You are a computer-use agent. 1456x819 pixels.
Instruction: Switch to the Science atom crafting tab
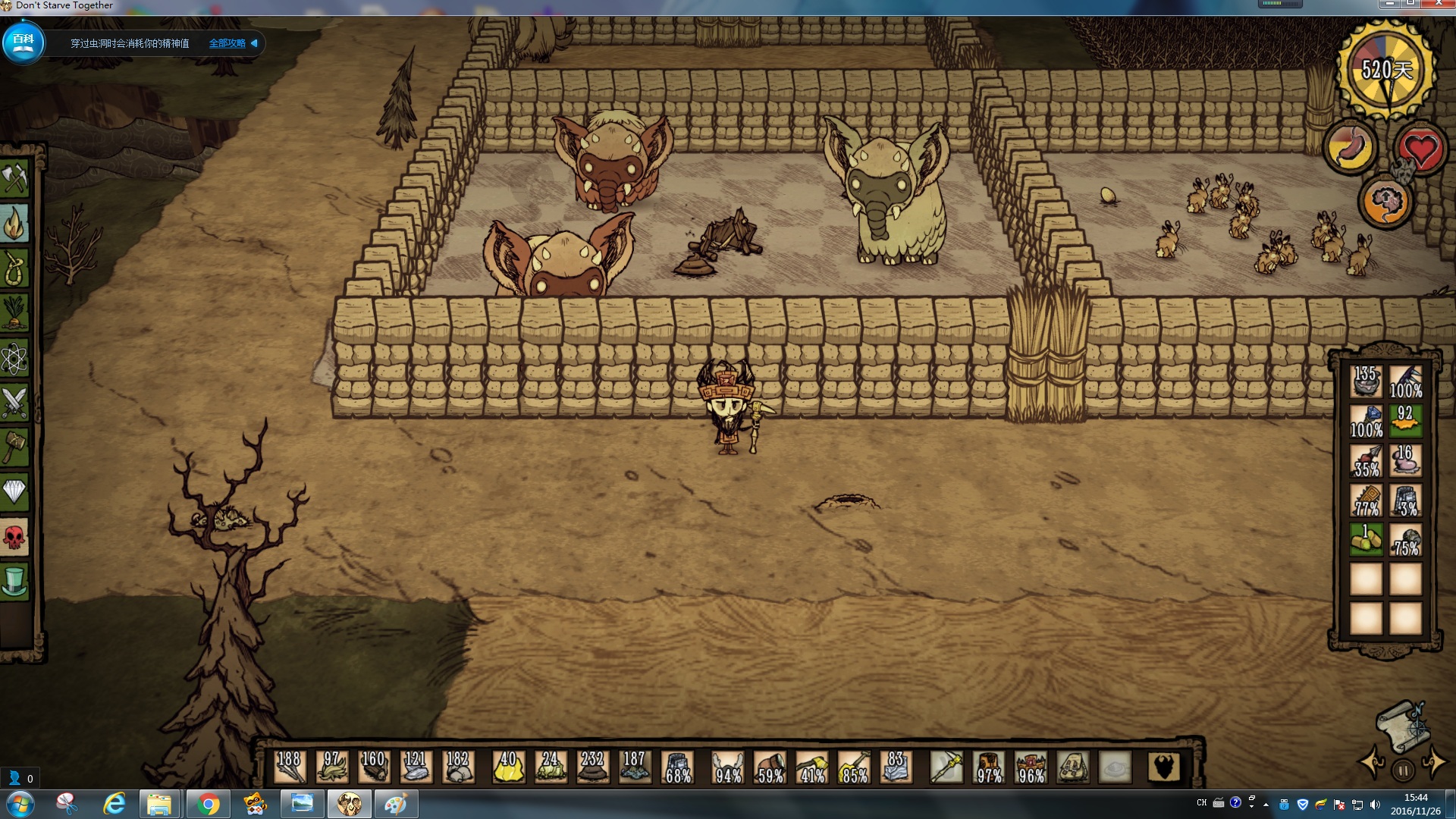[14, 358]
